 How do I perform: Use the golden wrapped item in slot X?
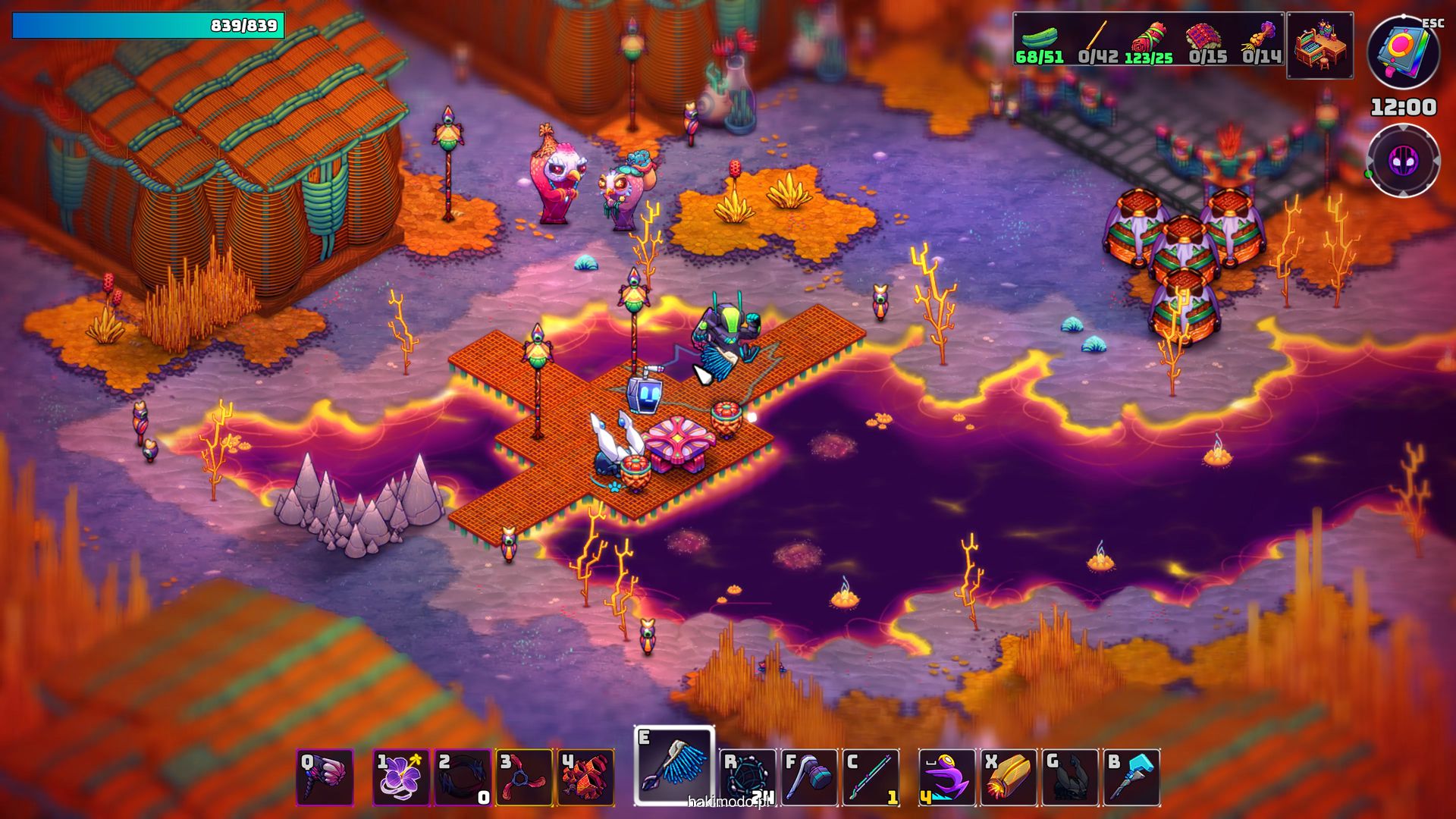(1009, 777)
